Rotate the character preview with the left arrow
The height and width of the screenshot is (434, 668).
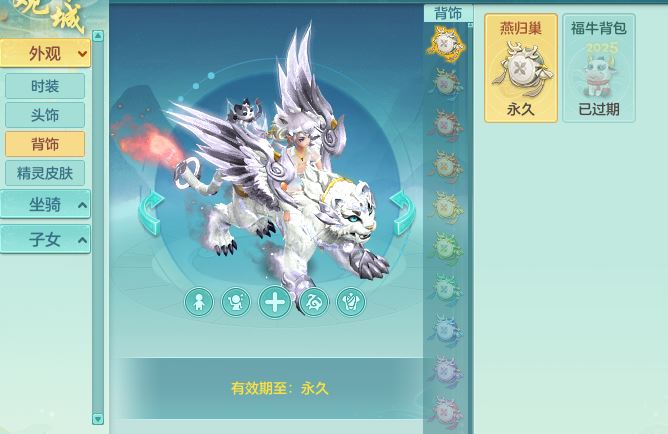[151, 213]
